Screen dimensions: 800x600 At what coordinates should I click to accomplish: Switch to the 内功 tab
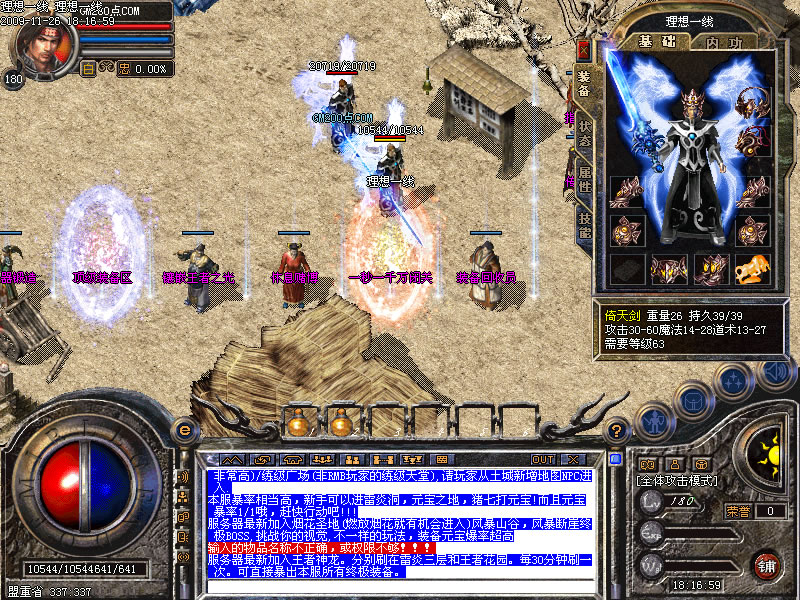coord(724,42)
